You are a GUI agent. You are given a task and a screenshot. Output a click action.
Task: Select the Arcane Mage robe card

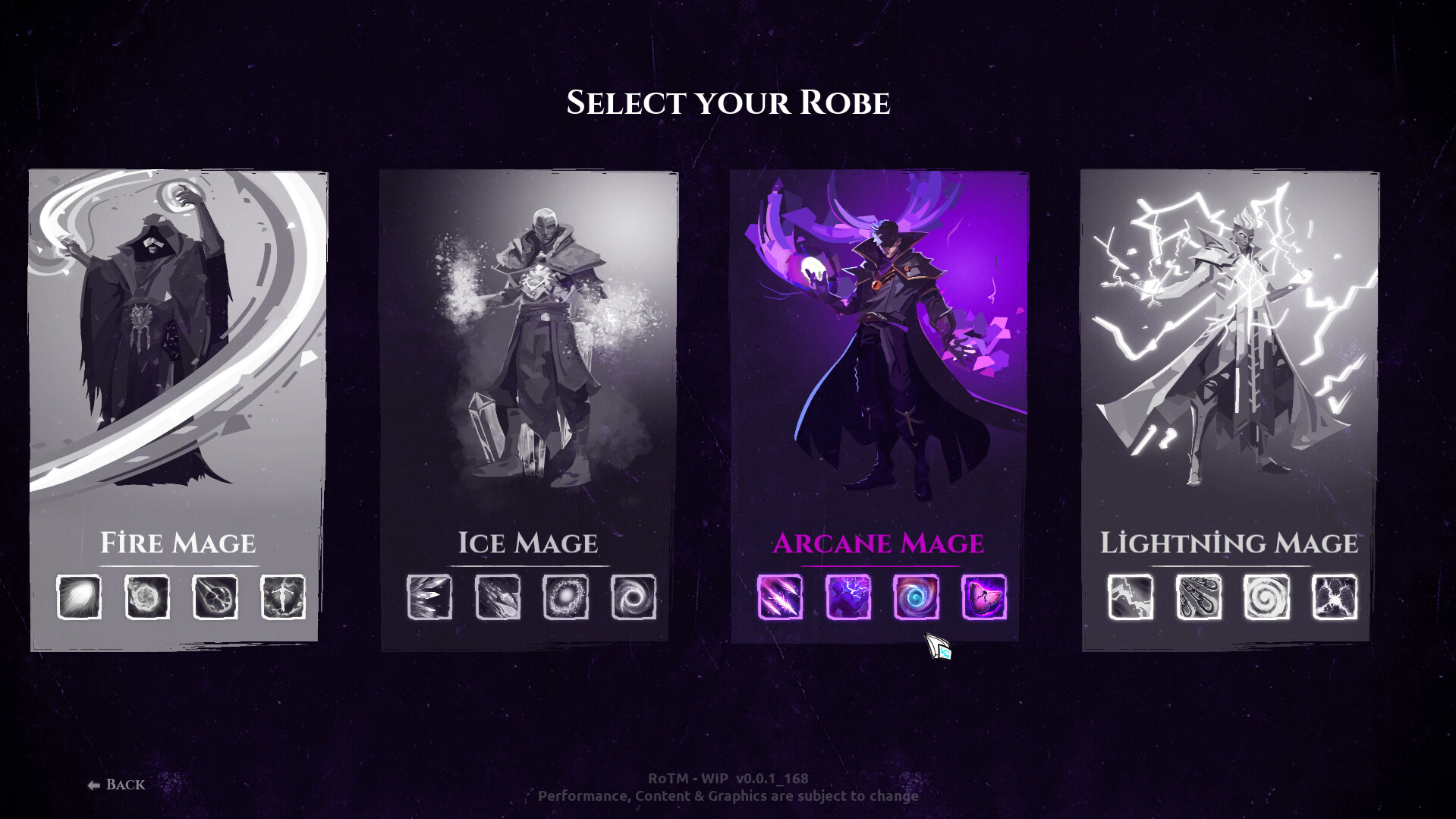pos(879,342)
